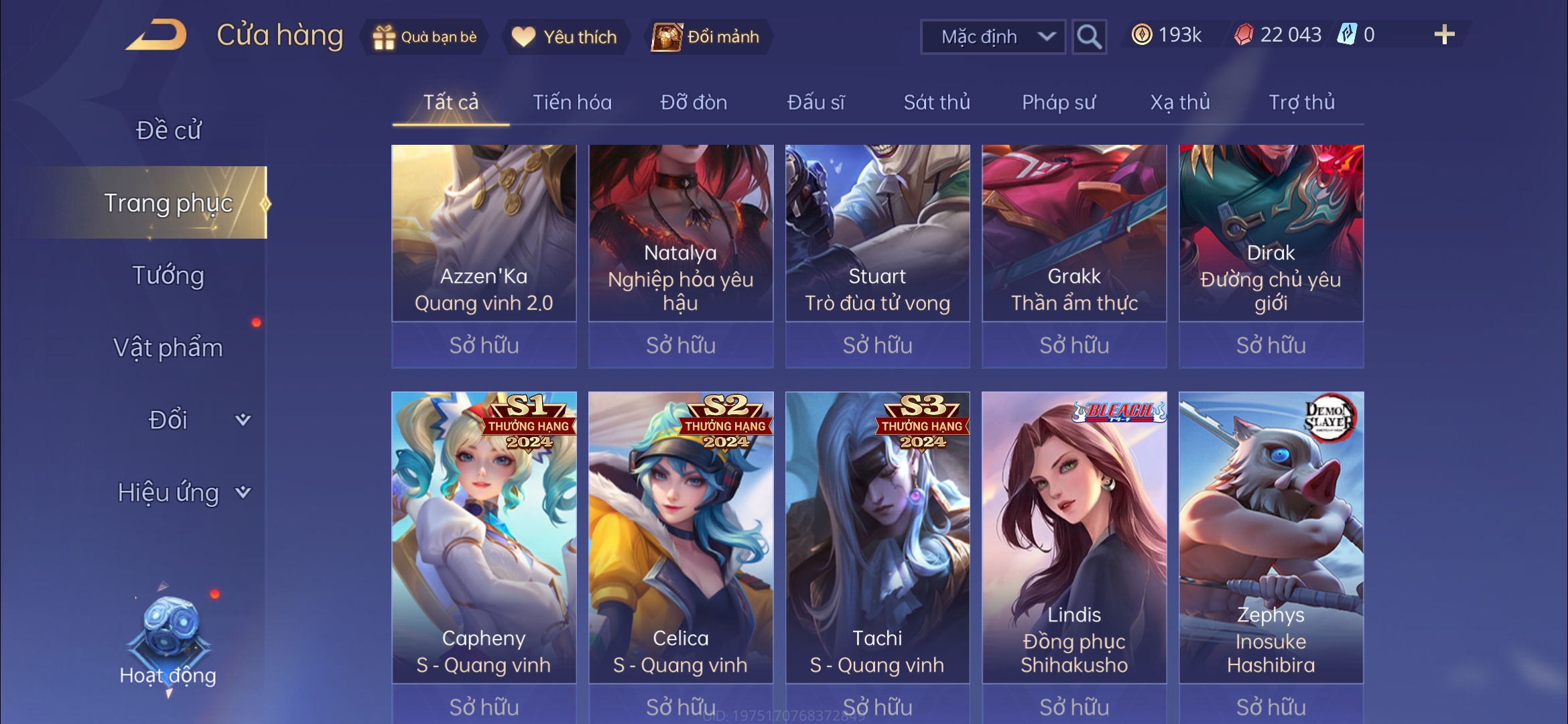Switch to the Tiến hóa tab
This screenshot has width=1568, height=724.
[x=572, y=103]
